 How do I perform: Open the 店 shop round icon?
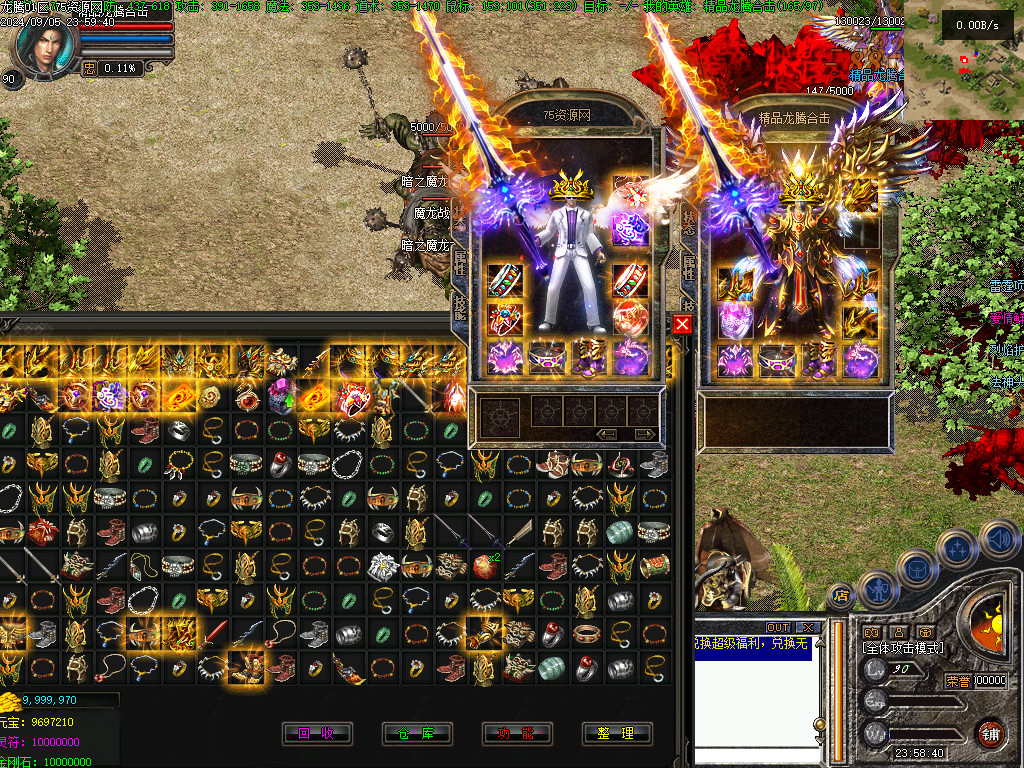tap(841, 597)
